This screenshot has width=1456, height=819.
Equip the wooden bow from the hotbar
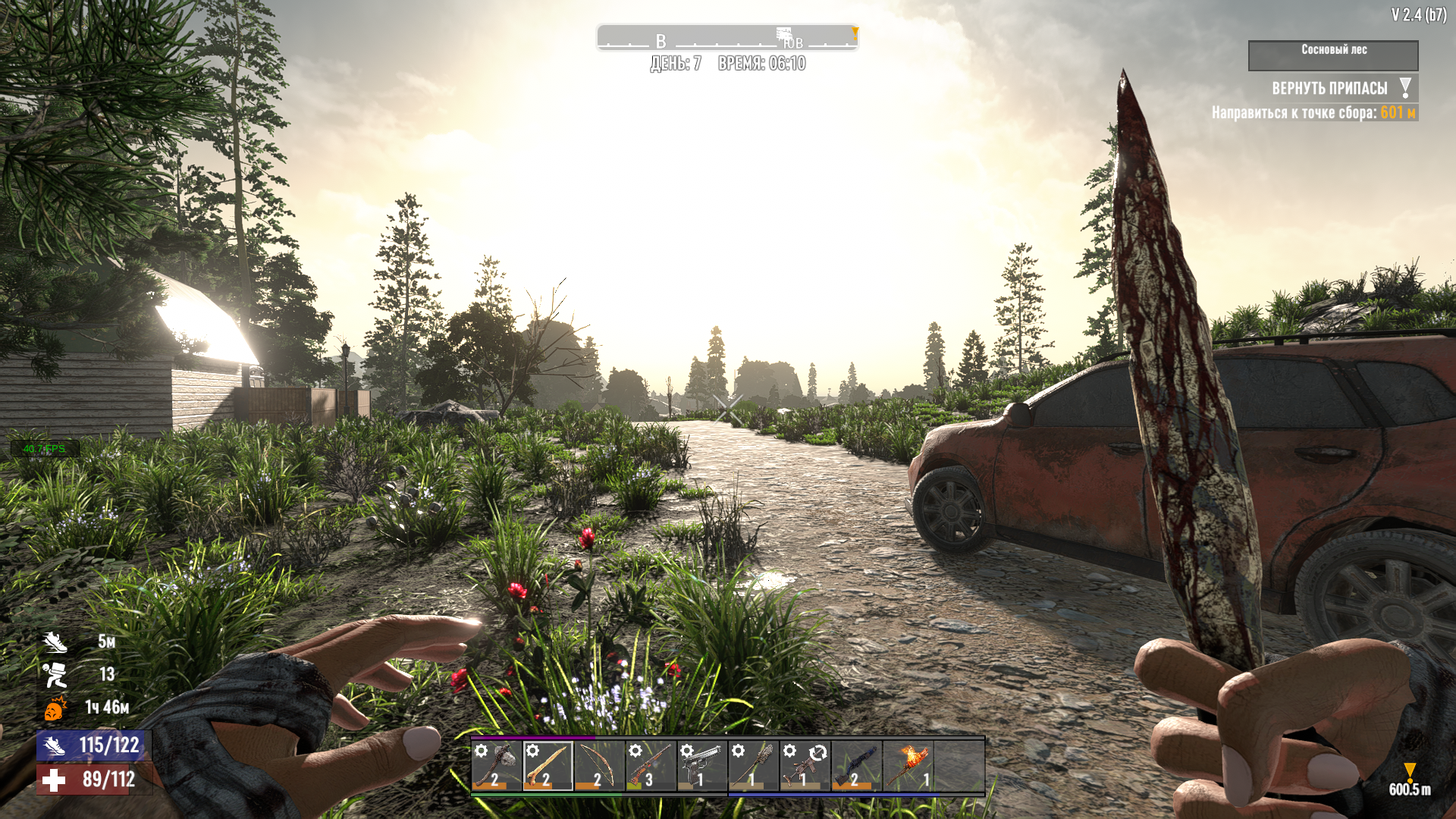click(599, 766)
